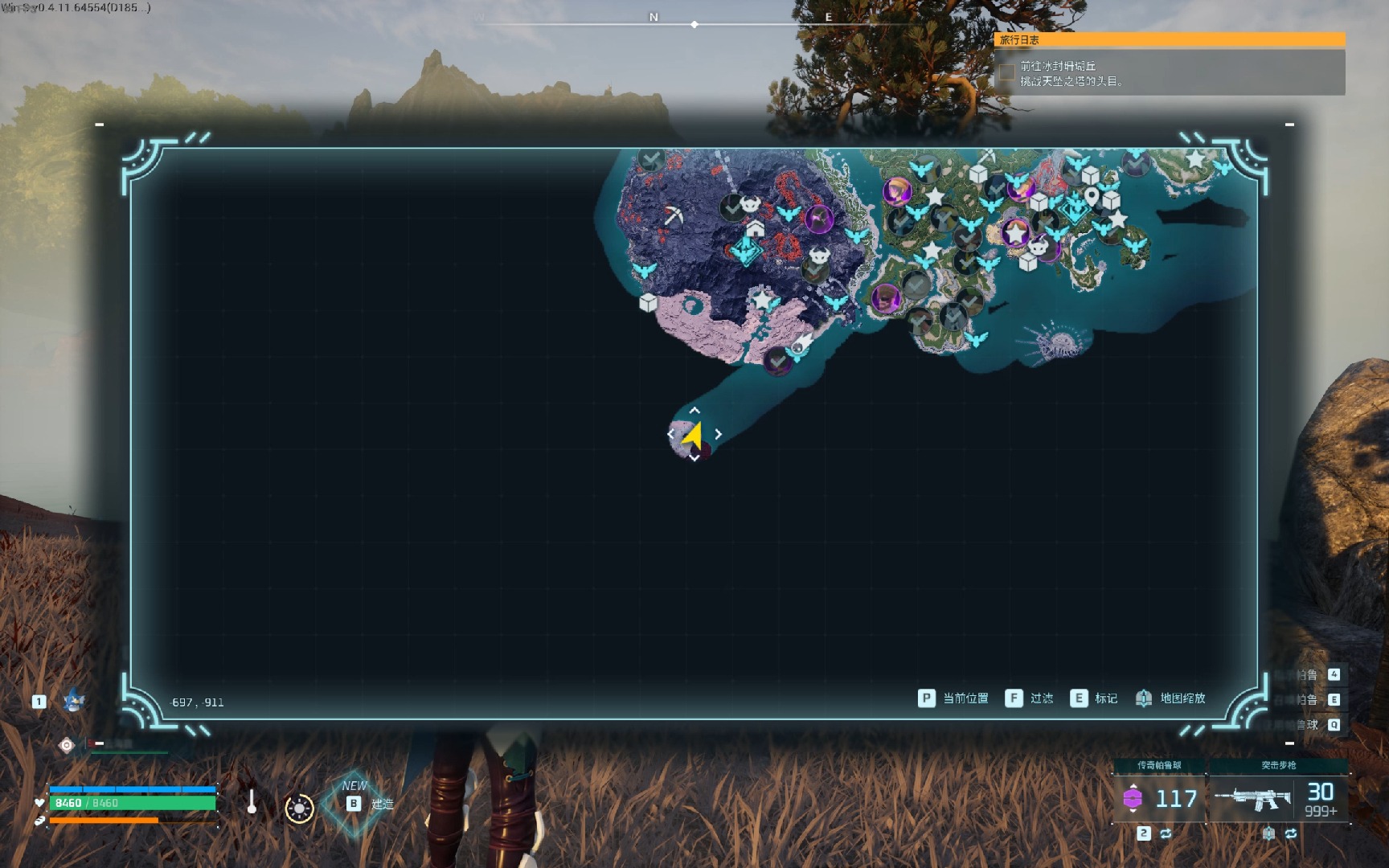Select the star marker on the pink desert

click(761, 300)
